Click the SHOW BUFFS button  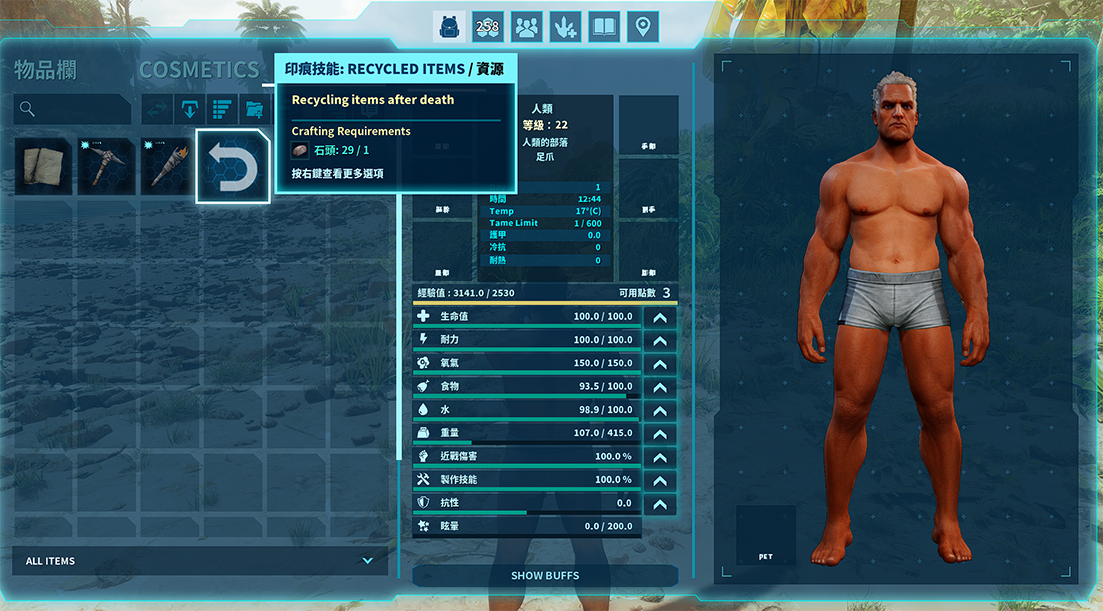click(x=545, y=576)
